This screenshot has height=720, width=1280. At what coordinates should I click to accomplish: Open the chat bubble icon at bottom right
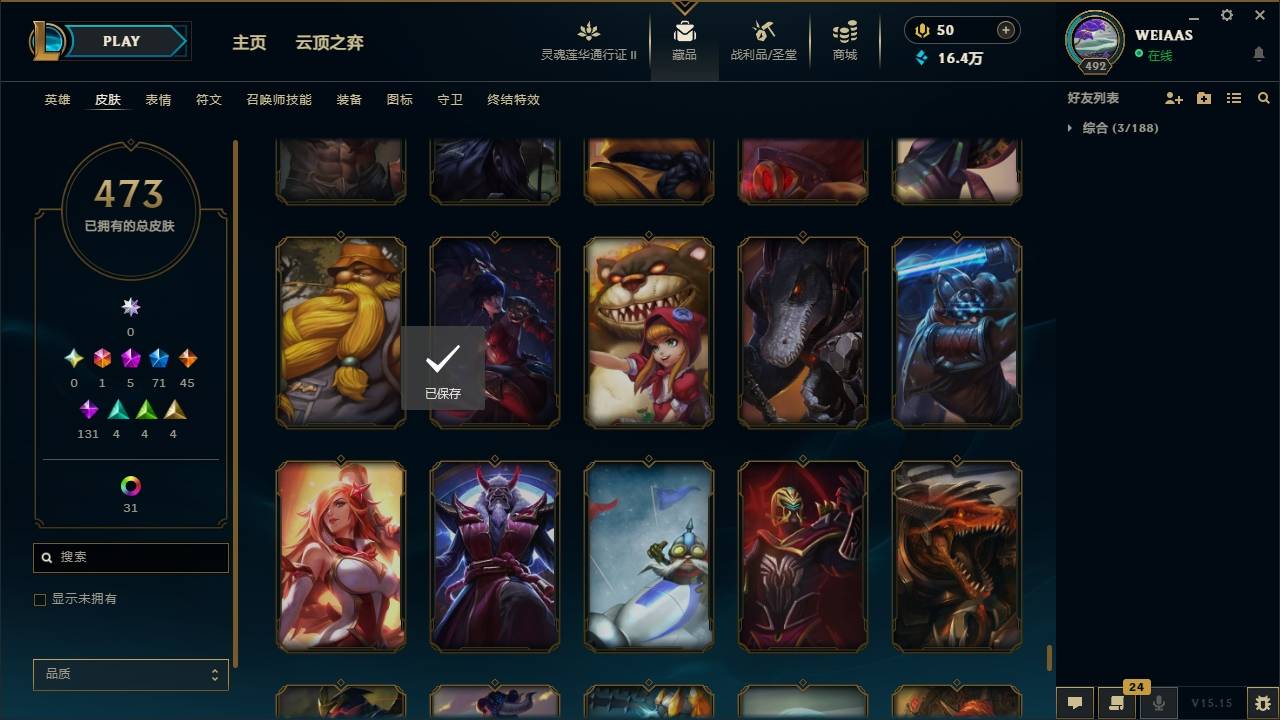(x=1075, y=703)
